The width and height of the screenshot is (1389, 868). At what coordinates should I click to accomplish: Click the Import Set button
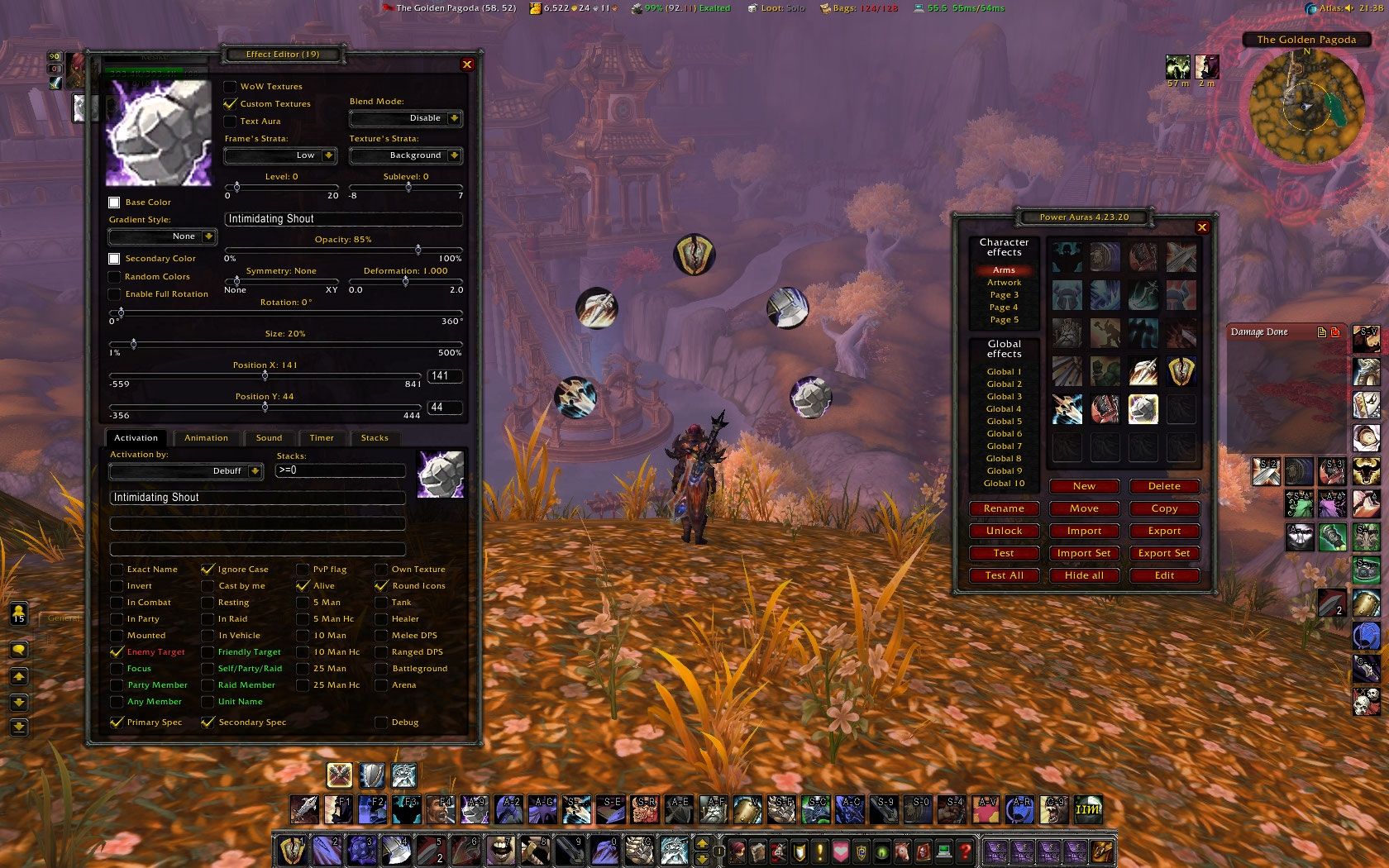coord(1084,553)
